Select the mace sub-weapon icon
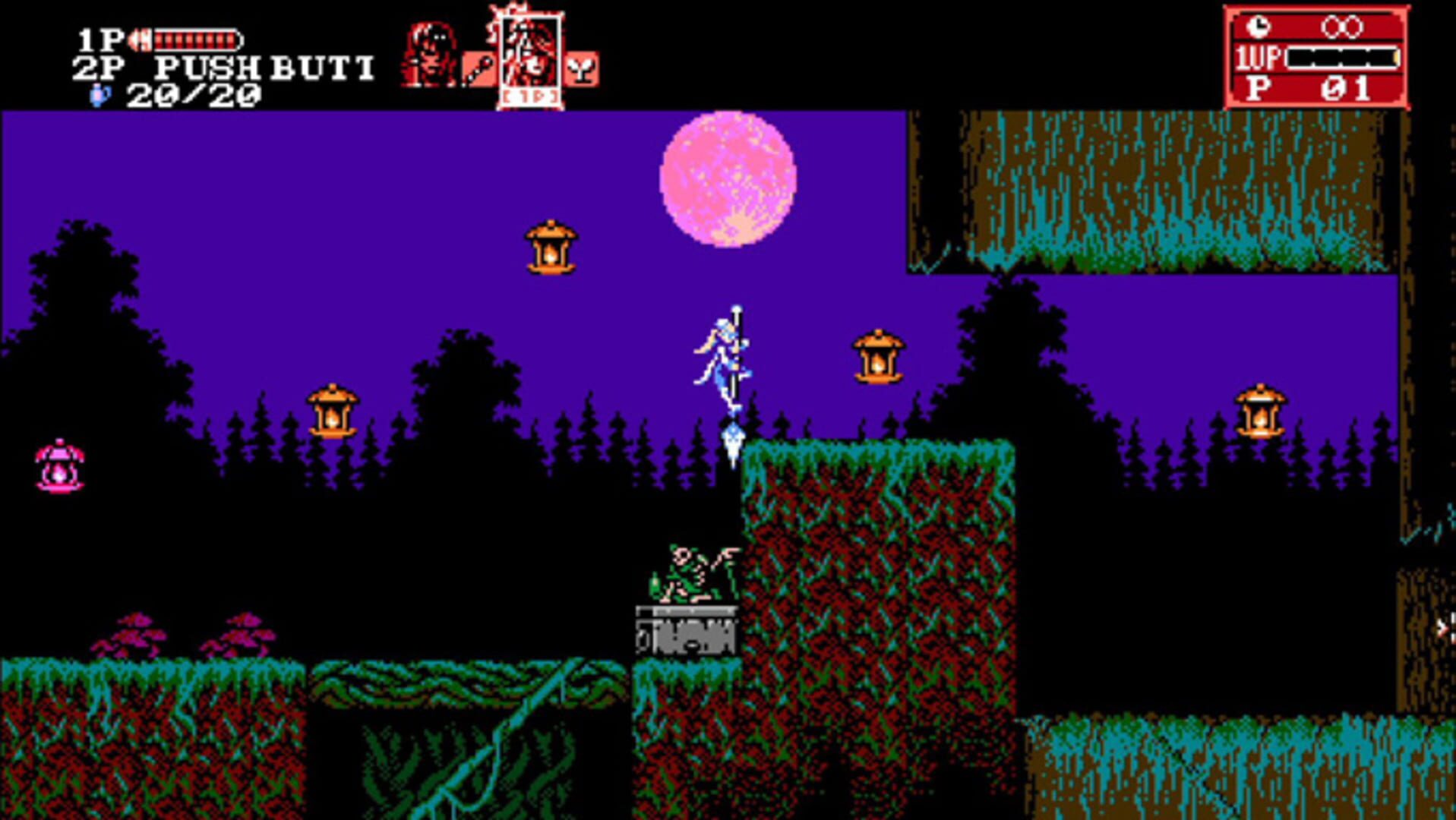 point(479,68)
